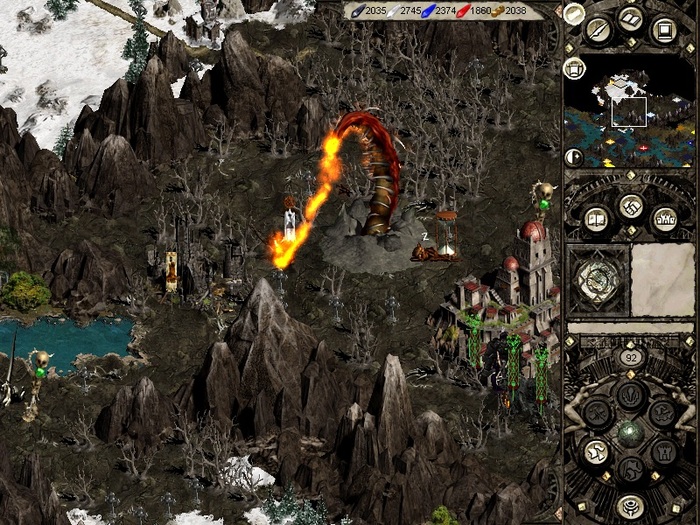Click the spiral end-turn button
700x525 pixels.
[x=629, y=505]
